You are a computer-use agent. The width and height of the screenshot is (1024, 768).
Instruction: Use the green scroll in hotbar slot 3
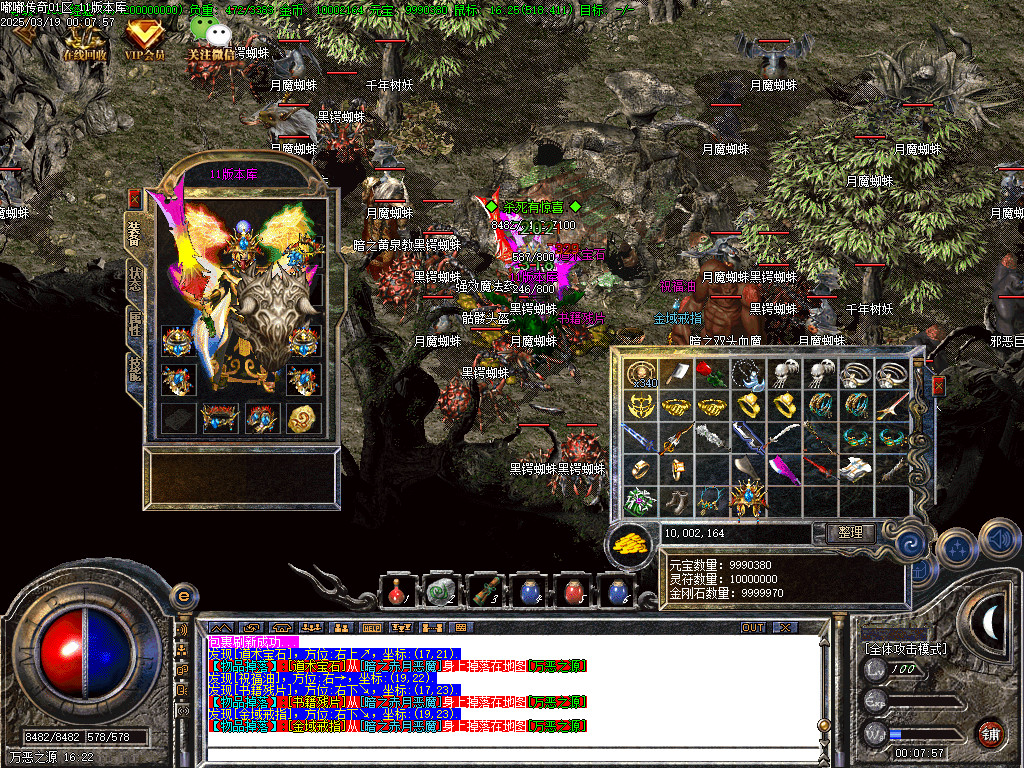click(x=485, y=592)
